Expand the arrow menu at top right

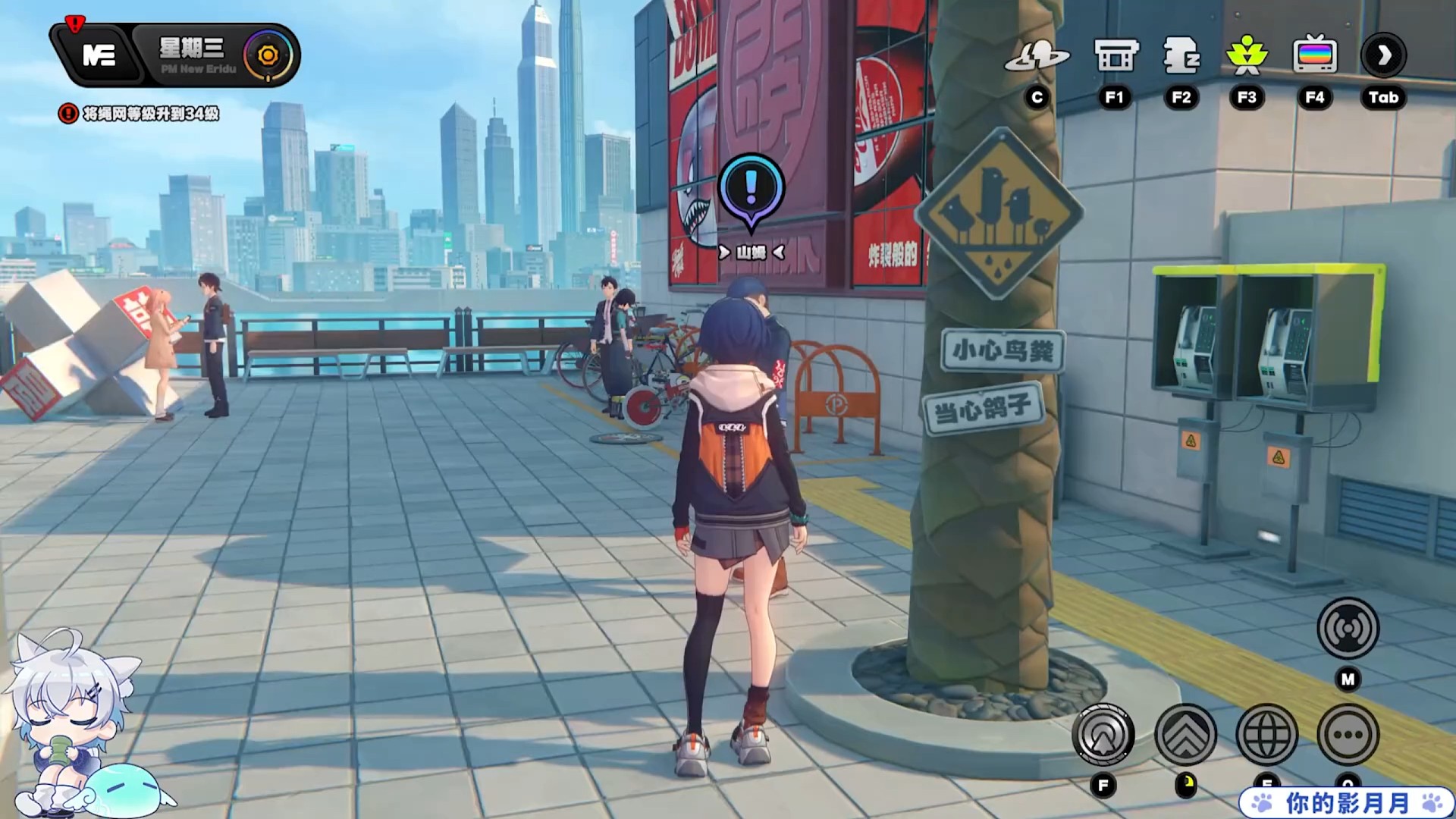point(1383,56)
